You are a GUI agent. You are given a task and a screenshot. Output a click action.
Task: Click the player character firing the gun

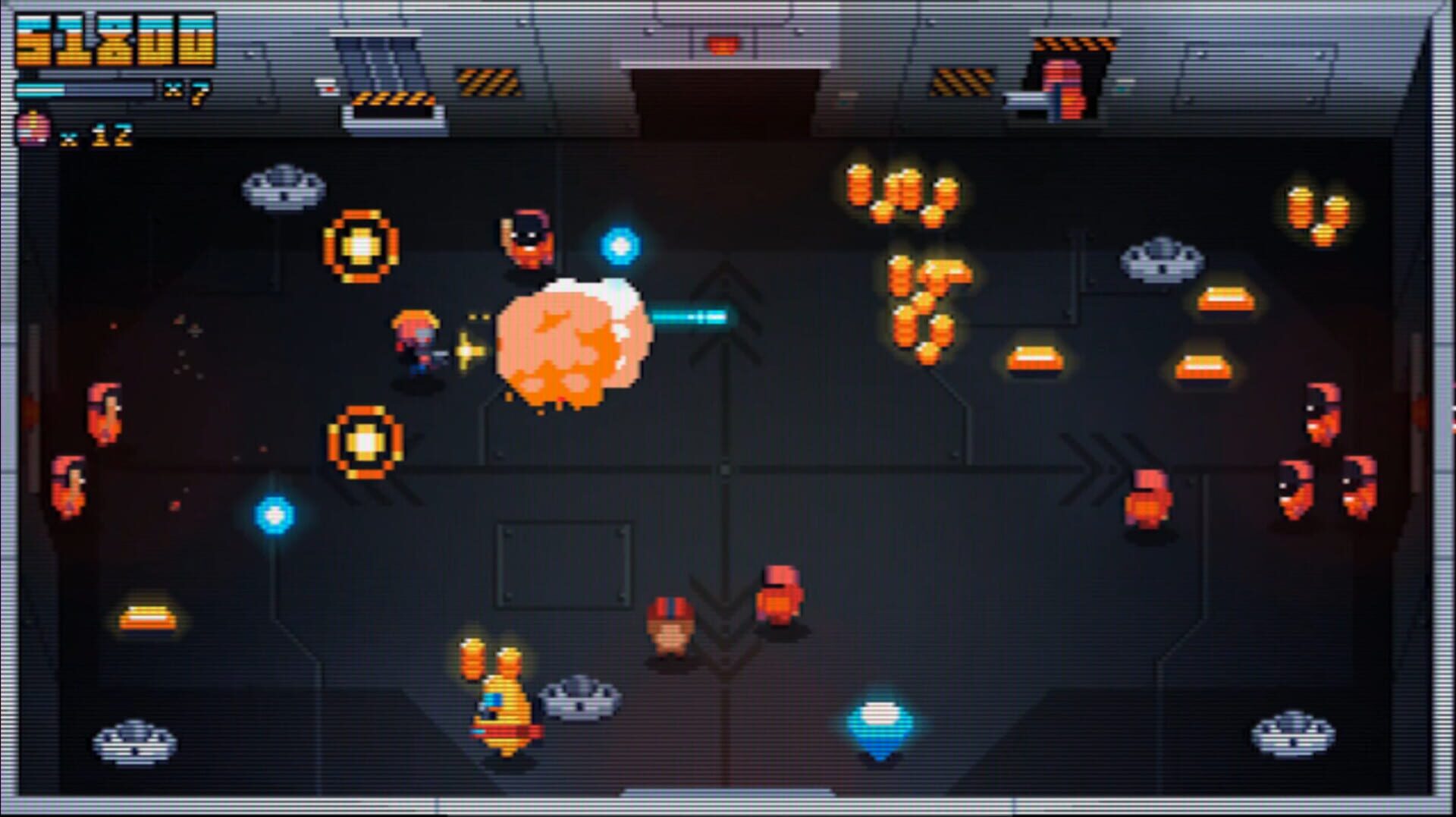point(416,340)
